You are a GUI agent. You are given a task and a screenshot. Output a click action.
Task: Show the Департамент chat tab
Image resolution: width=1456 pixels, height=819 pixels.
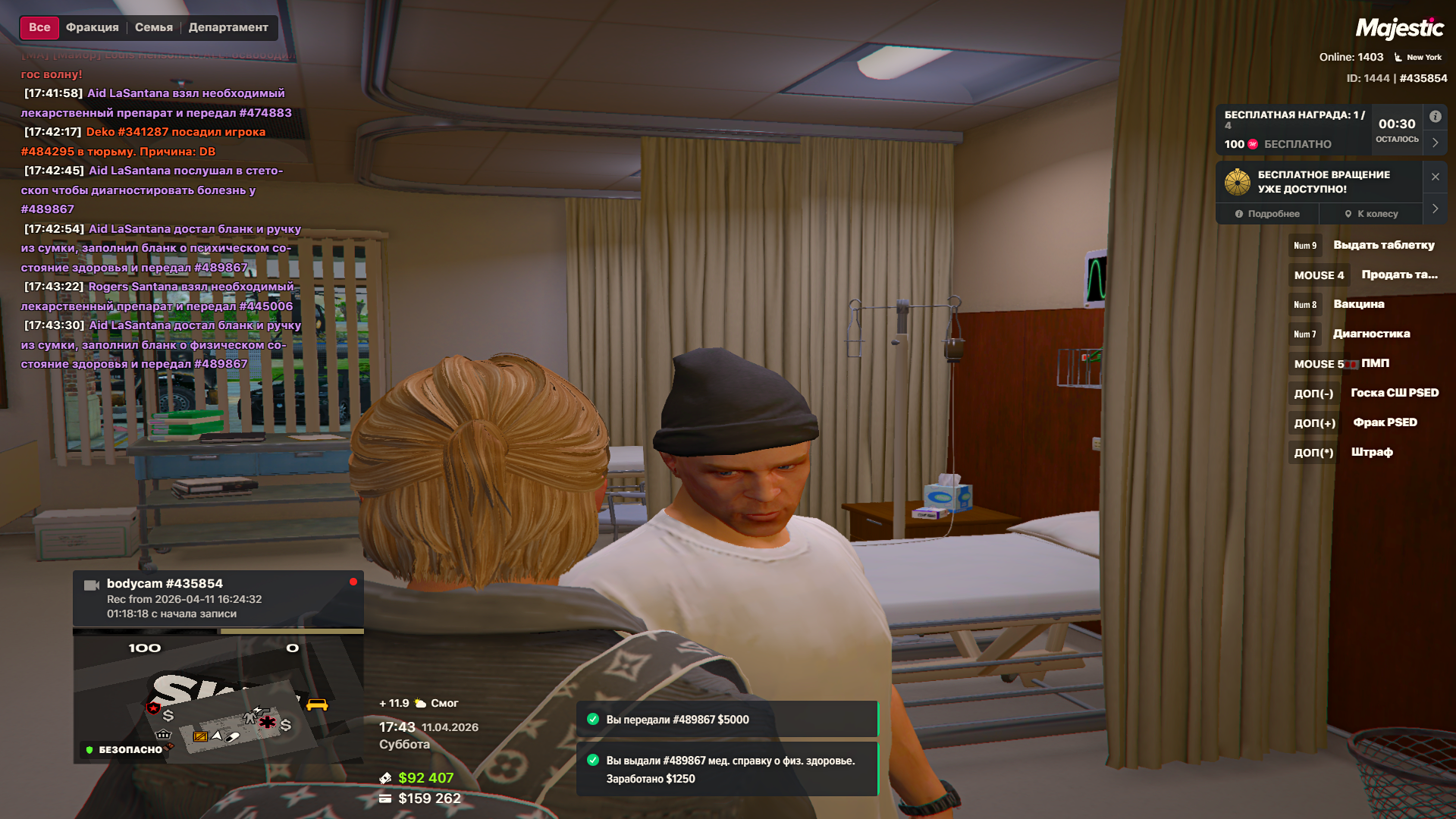pos(228,27)
